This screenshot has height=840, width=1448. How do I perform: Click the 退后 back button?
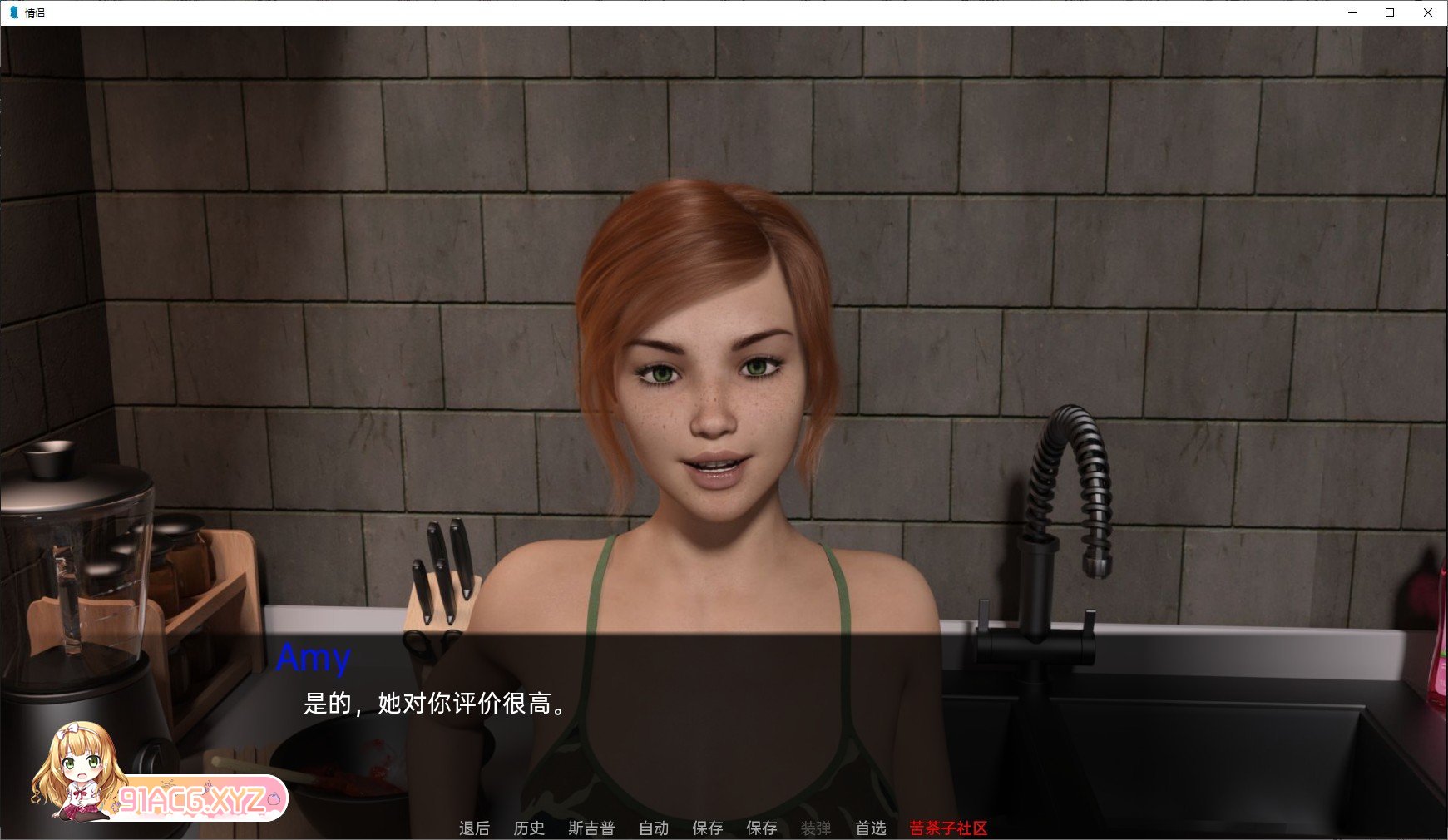click(x=474, y=828)
